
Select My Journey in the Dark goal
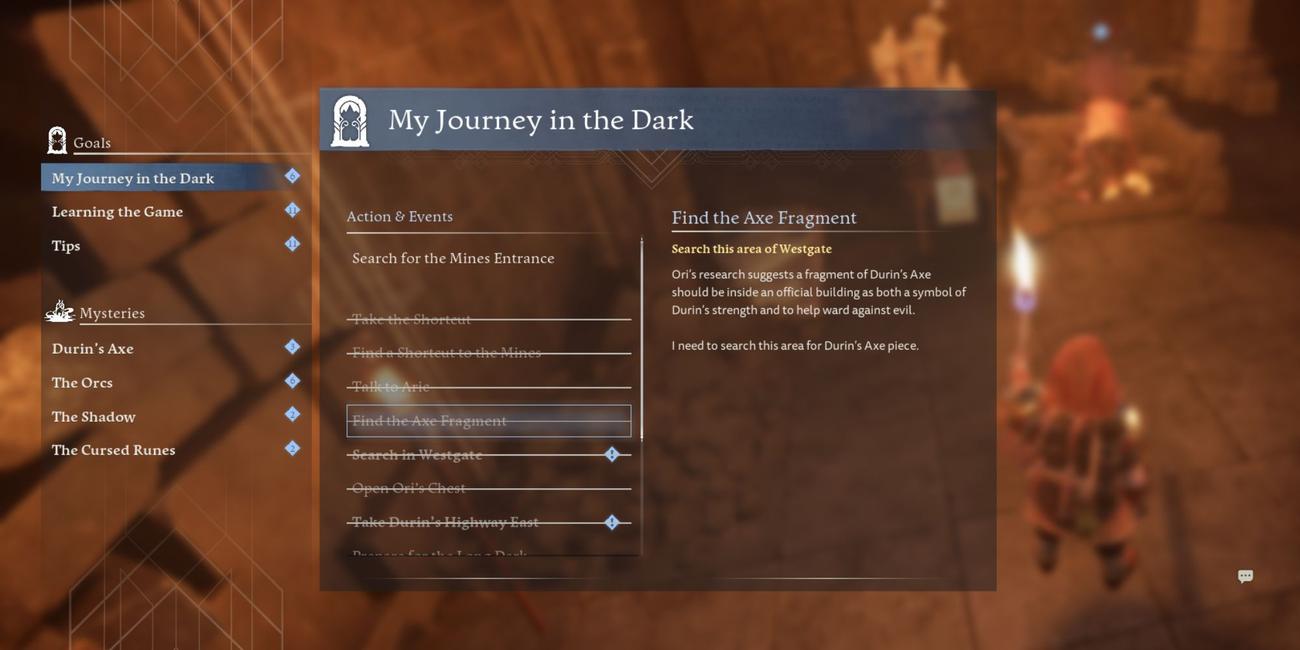(133, 178)
